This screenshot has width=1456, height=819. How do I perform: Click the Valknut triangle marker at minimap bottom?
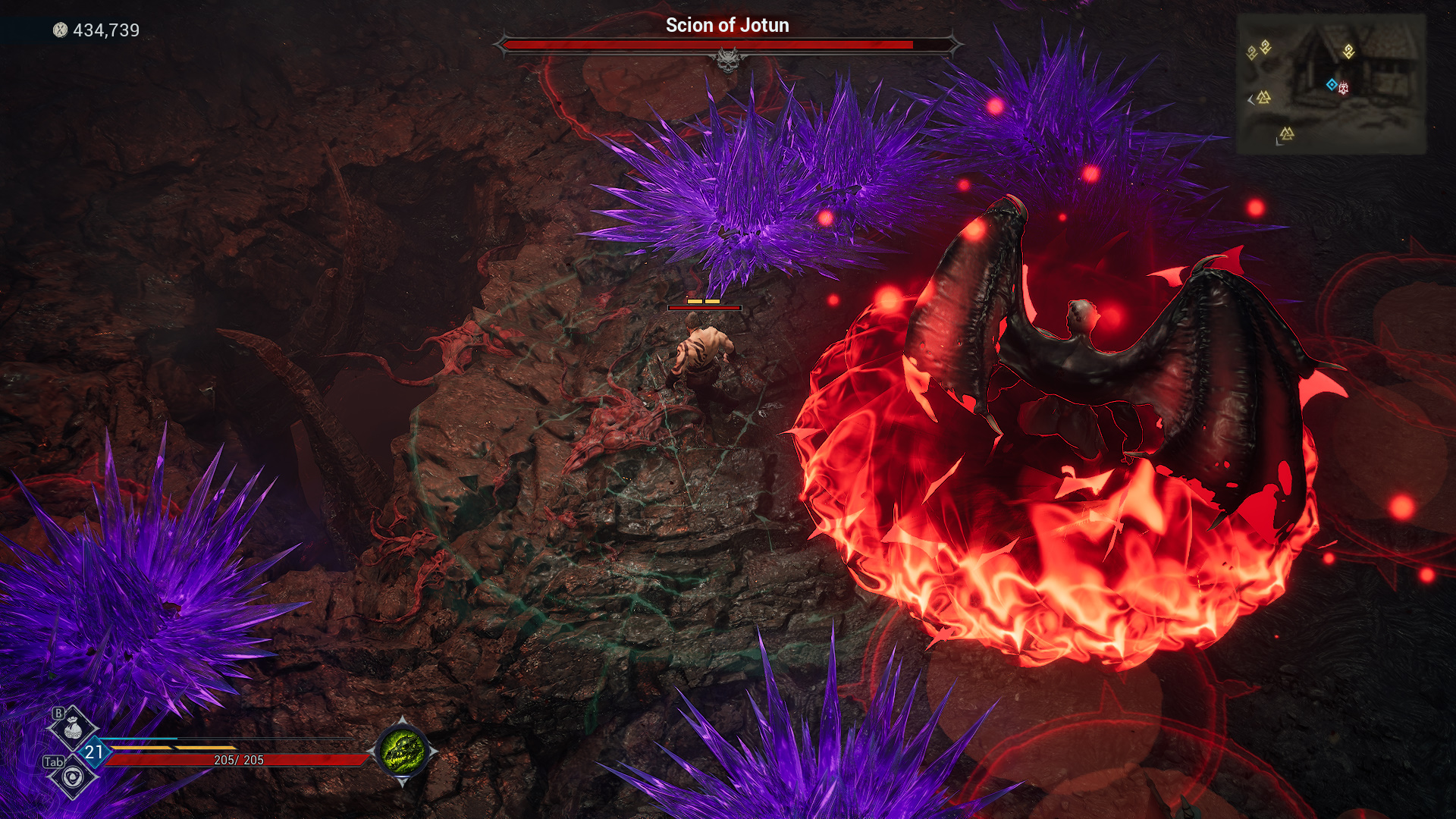pyautogui.click(x=1288, y=133)
